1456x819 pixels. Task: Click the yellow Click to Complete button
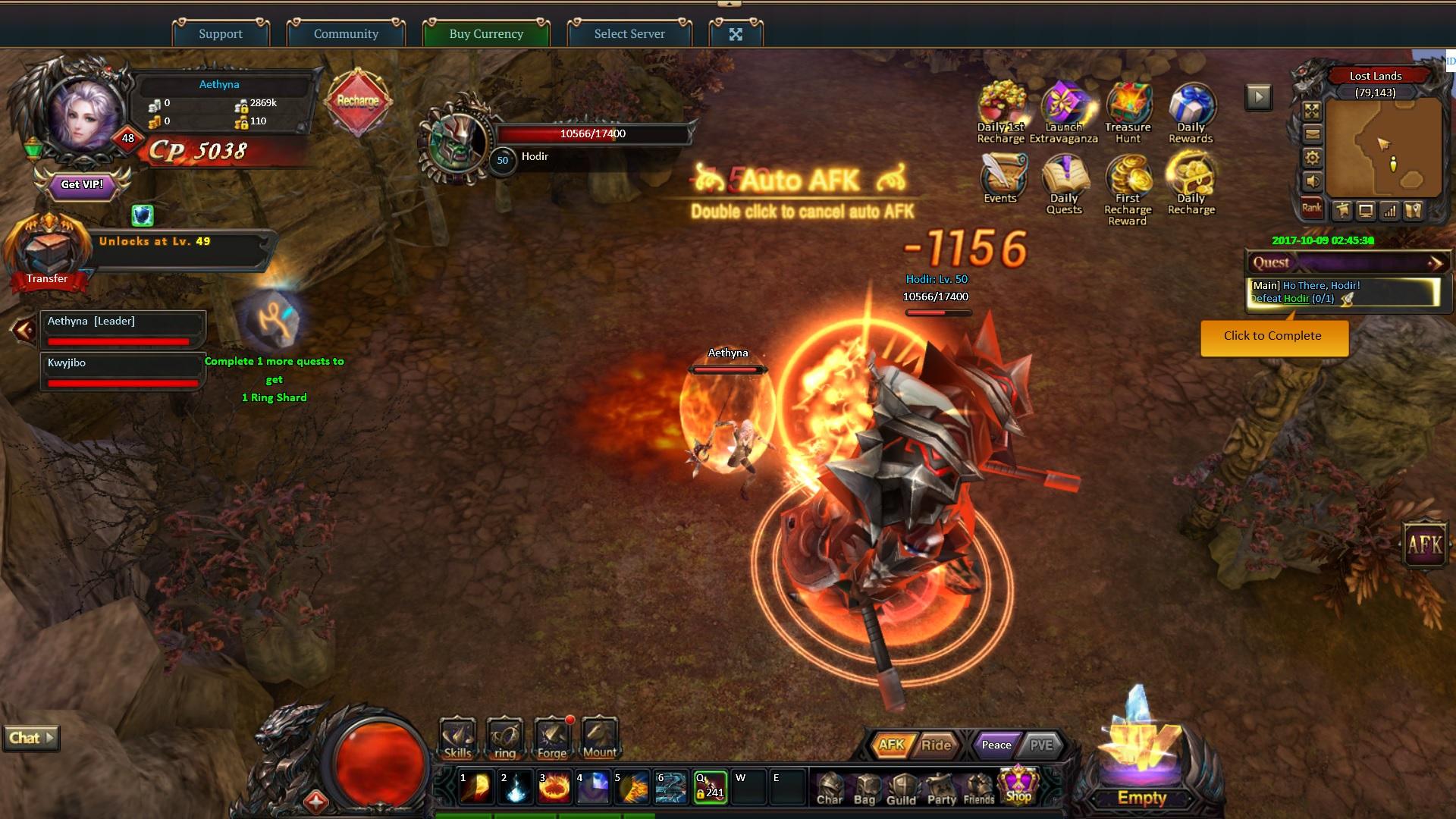tap(1273, 336)
